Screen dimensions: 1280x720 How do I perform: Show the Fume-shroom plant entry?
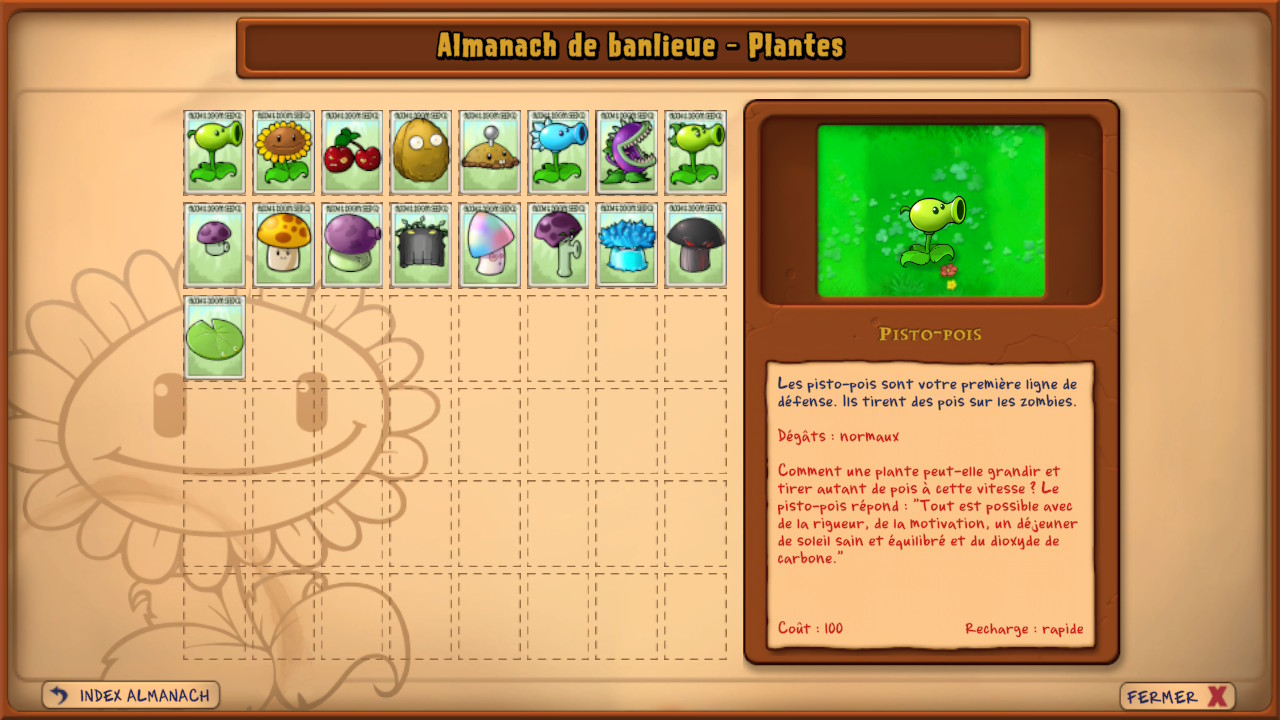352,245
